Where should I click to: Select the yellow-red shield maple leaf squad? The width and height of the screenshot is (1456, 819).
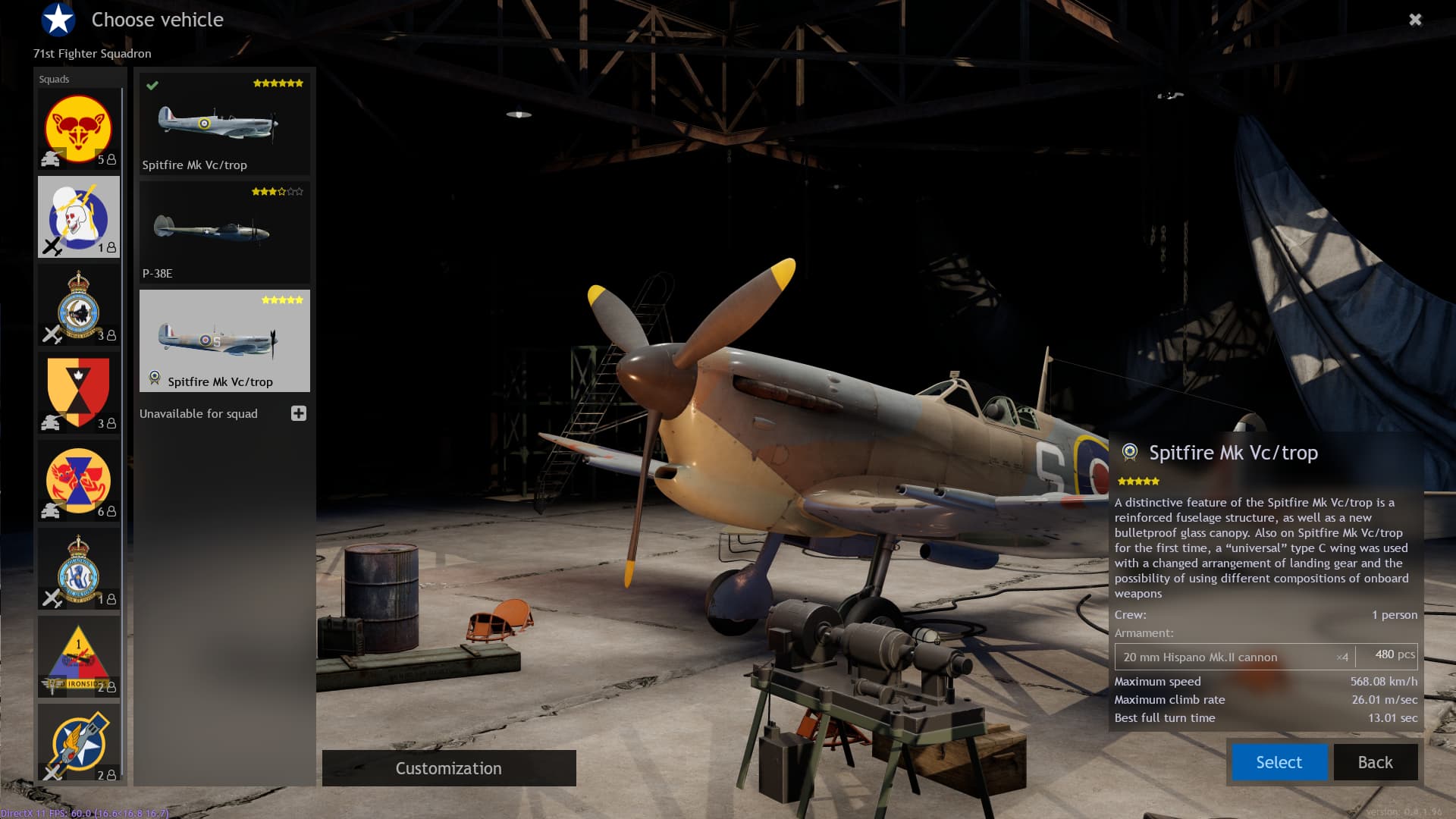click(x=79, y=393)
